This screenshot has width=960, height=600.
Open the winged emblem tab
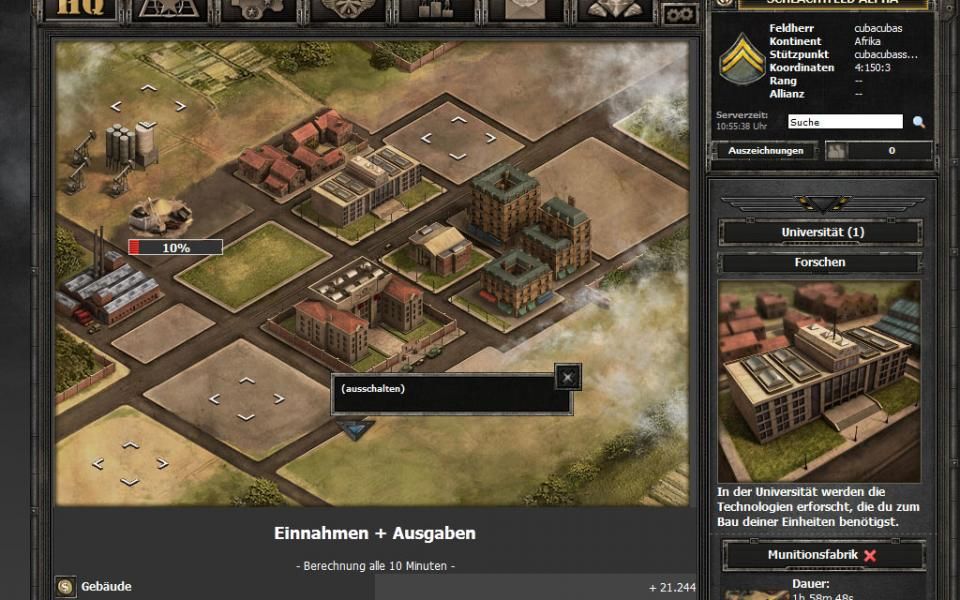(616, 10)
